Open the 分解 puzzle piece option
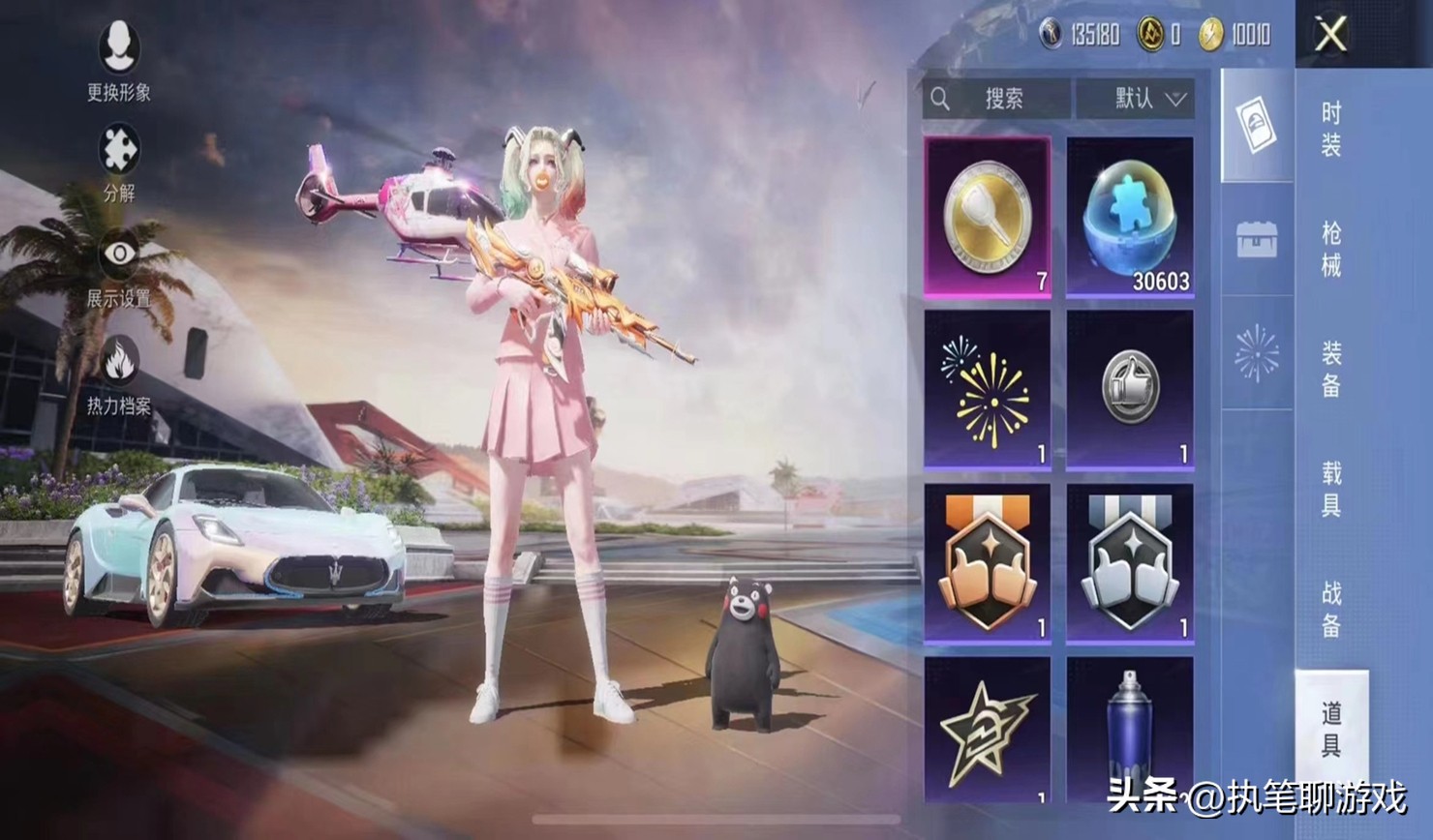The image size is (1433, 840). coord(119,161)
